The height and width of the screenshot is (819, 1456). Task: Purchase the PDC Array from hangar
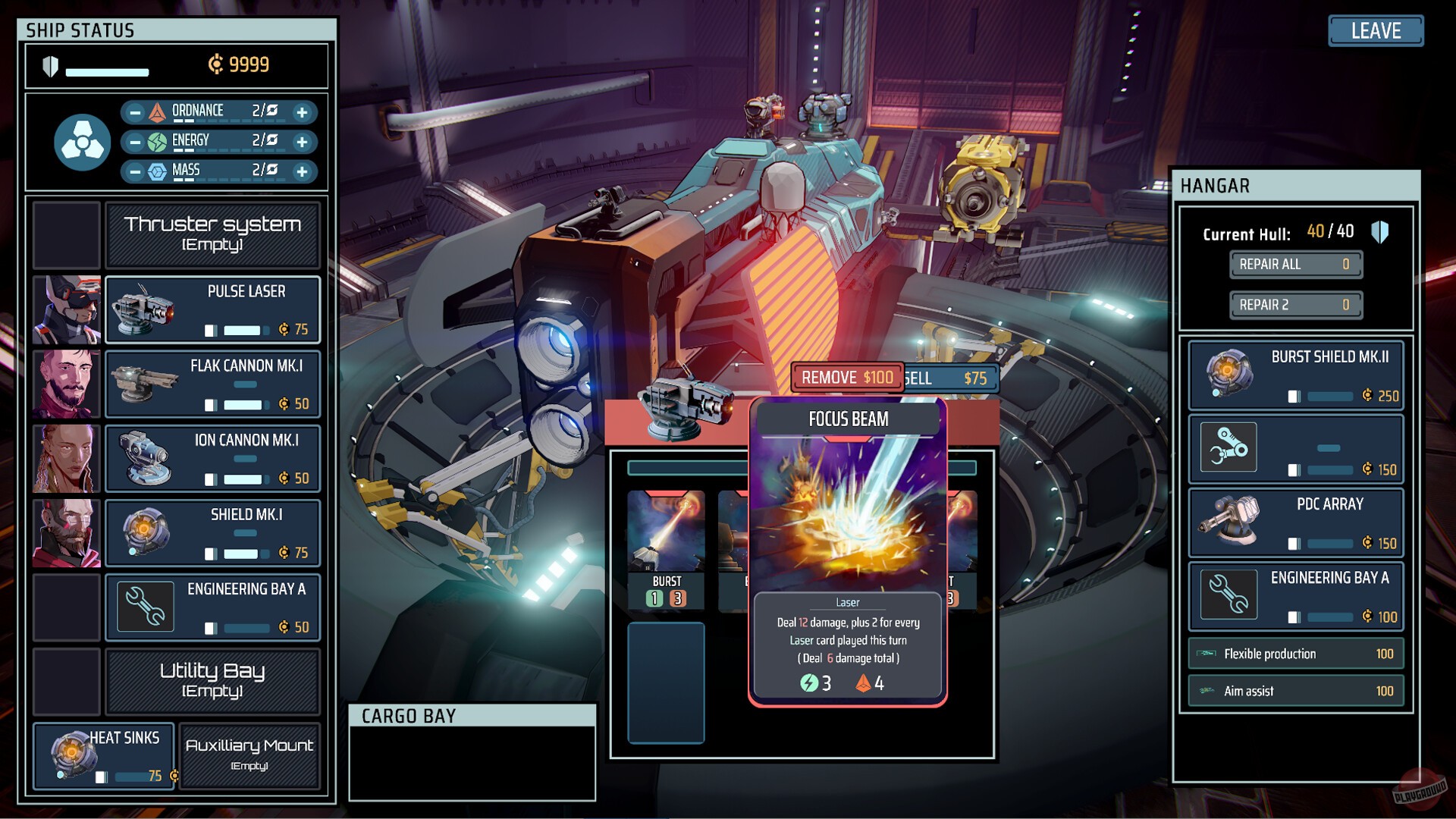pyautogui.click(x=1296, y=522)
